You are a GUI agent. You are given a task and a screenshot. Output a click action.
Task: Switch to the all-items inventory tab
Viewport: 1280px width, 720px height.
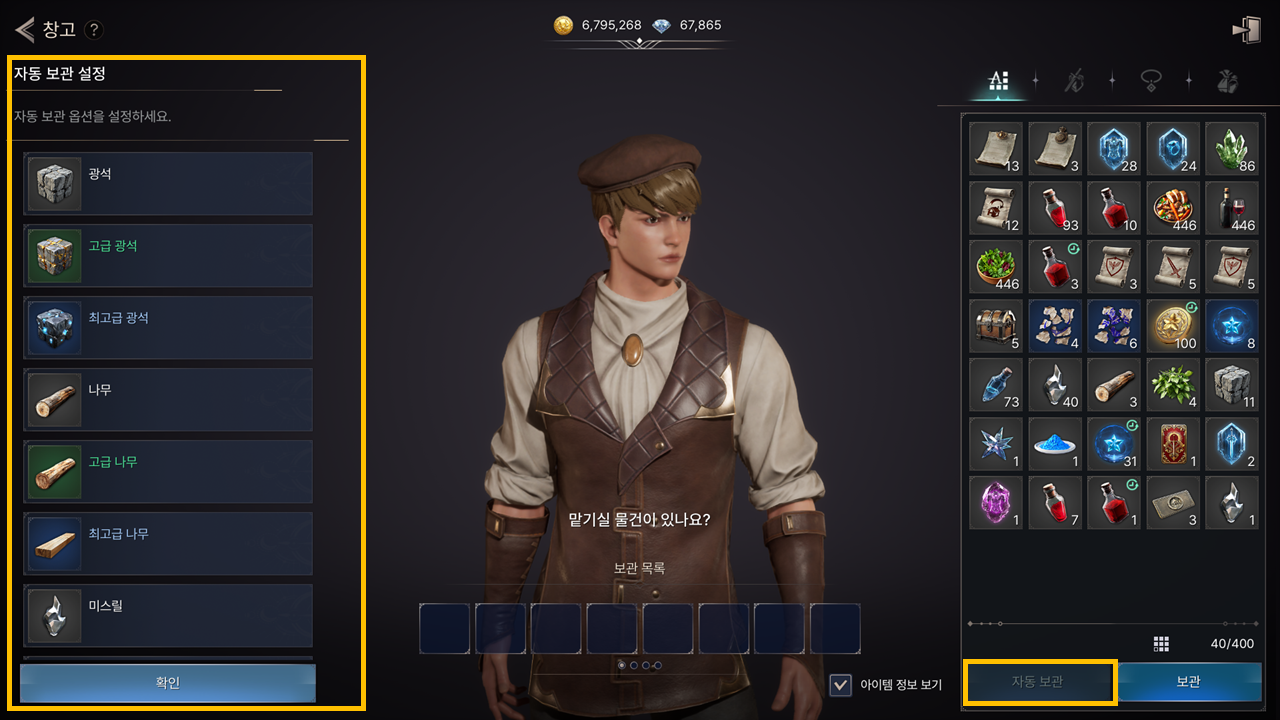coord(997,81)
